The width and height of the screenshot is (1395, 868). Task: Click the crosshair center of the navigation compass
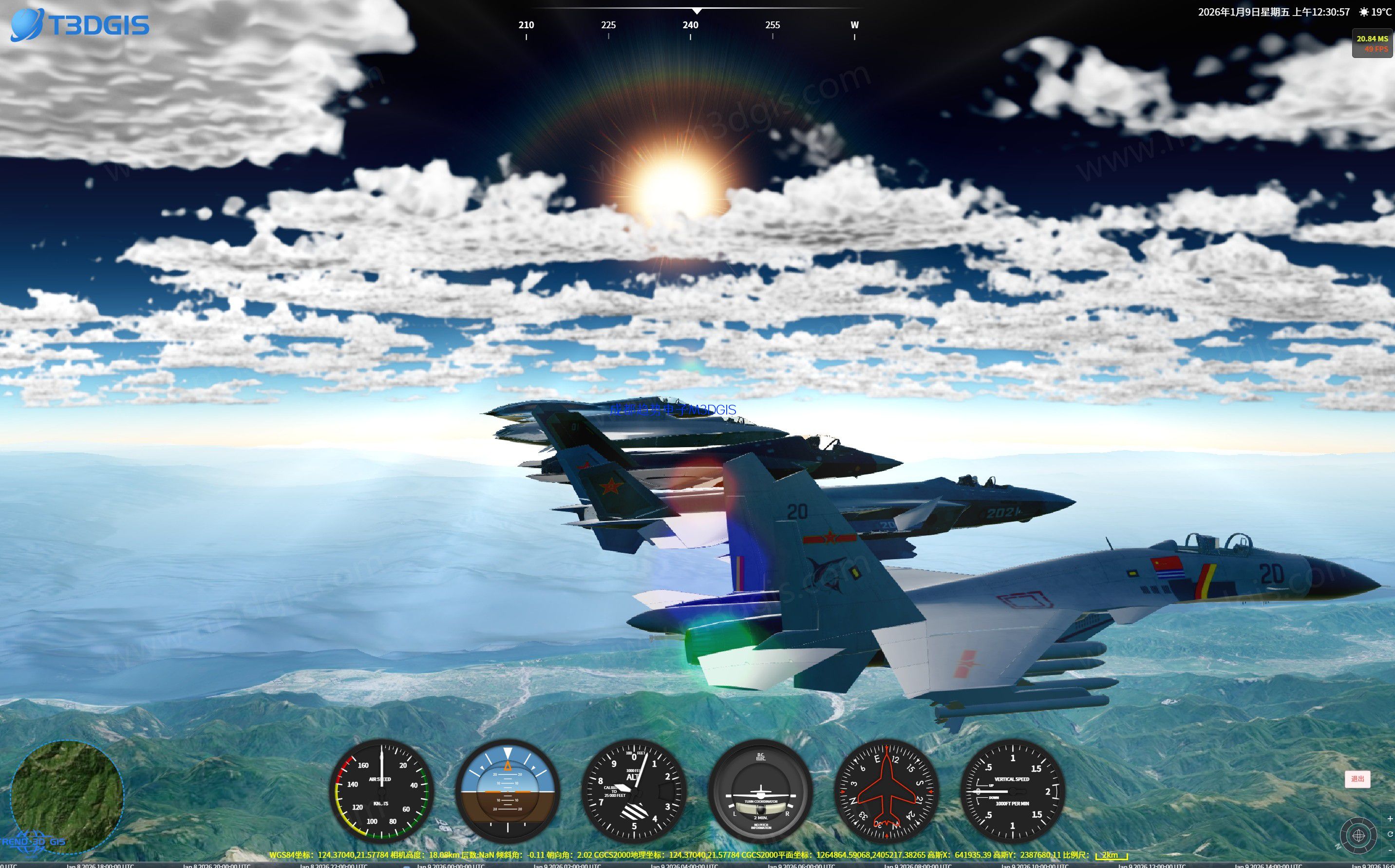click(1358, 836)
